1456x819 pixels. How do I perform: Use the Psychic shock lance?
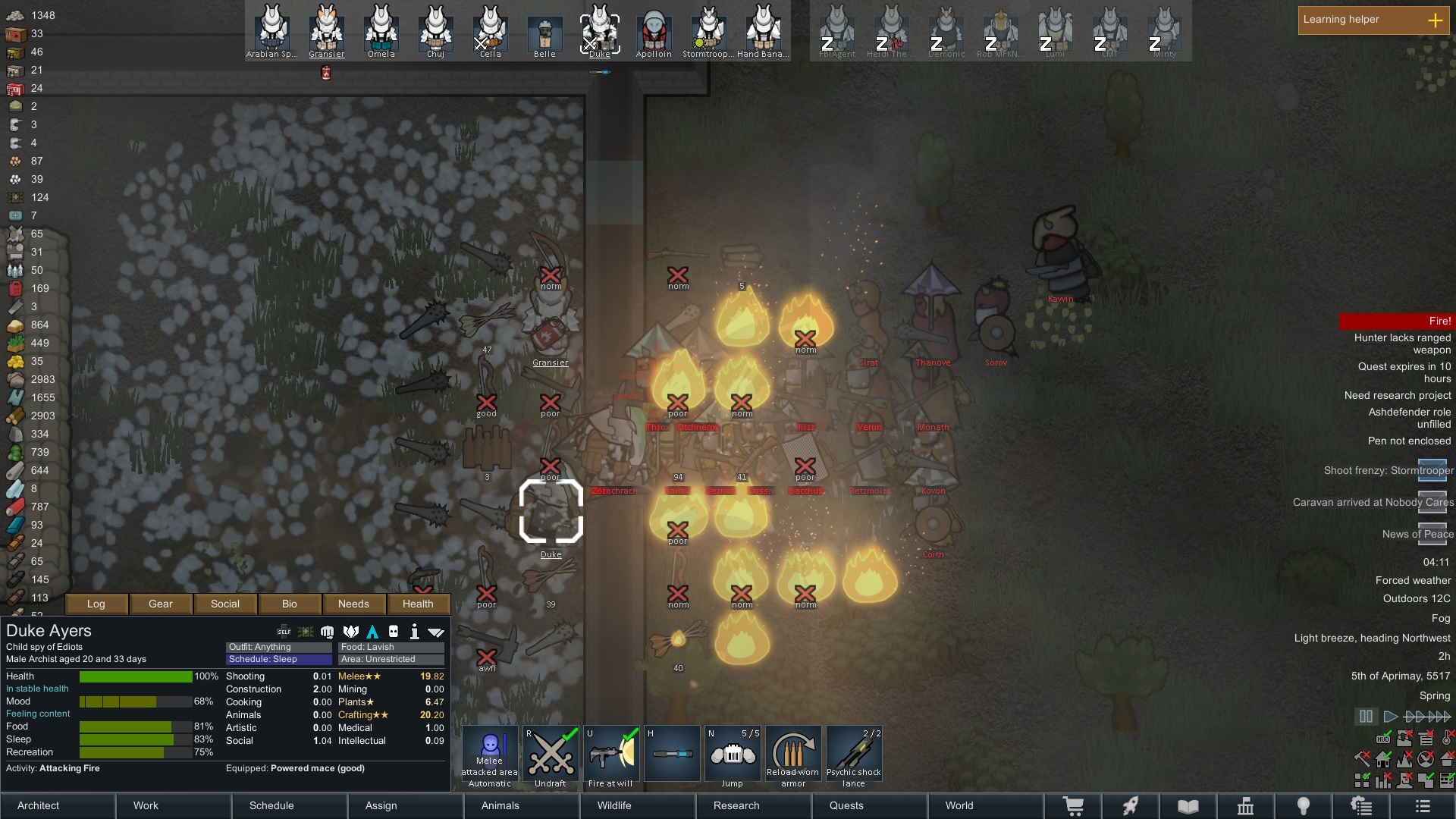854,755
